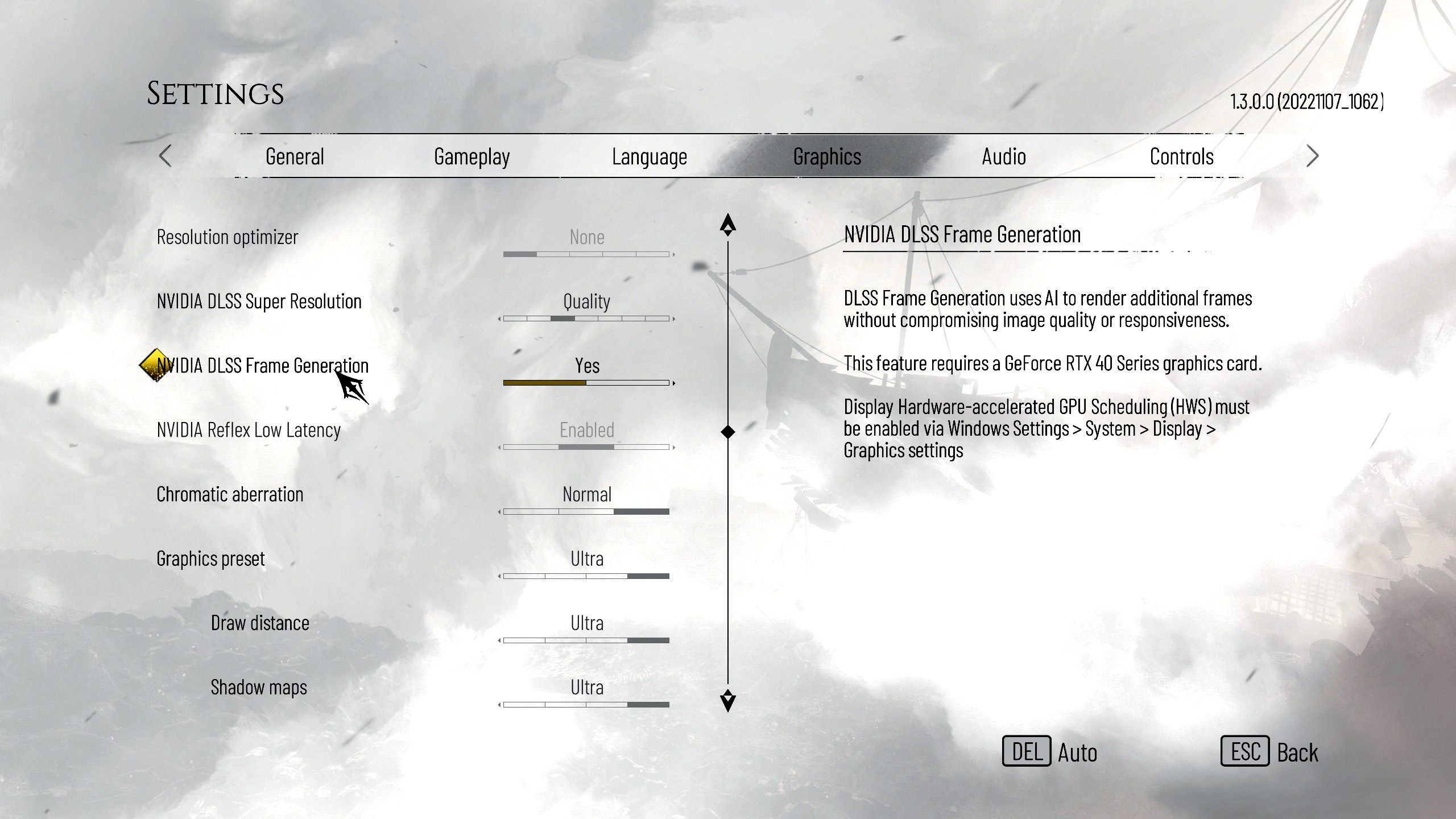Screen dimensions: 1456x819
Task: Click the right stepper arrow on the Resolution optimizer slider
Action: [673, 255]
